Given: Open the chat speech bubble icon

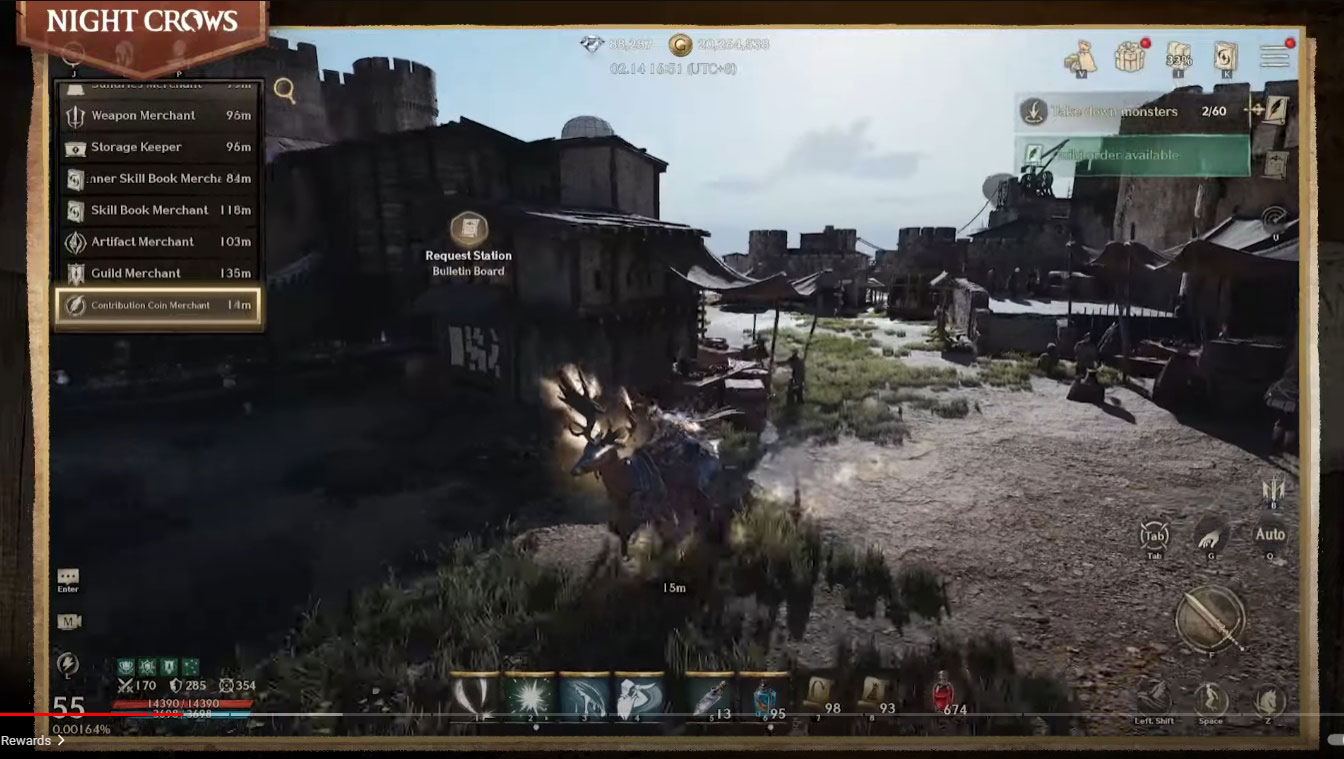Looking at the screenshot, I should point(68,577).
